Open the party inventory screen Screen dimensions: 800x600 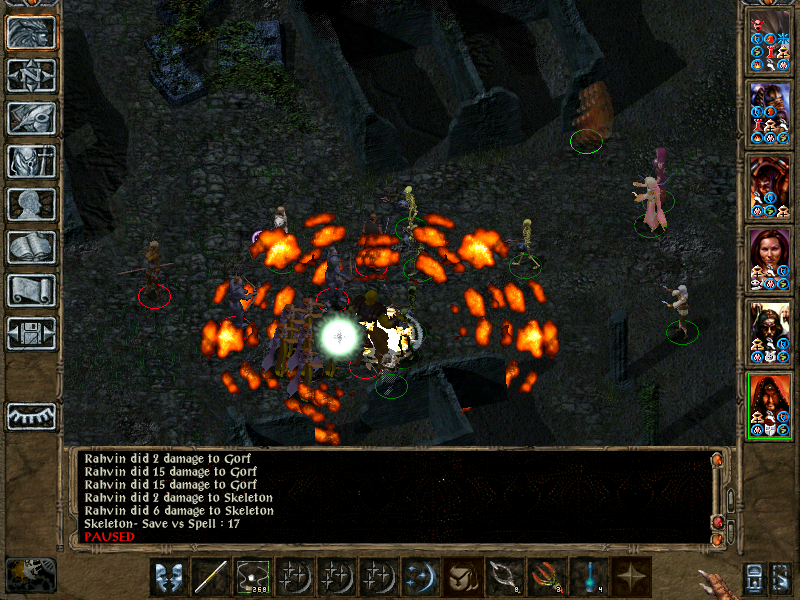coord(31,161)
